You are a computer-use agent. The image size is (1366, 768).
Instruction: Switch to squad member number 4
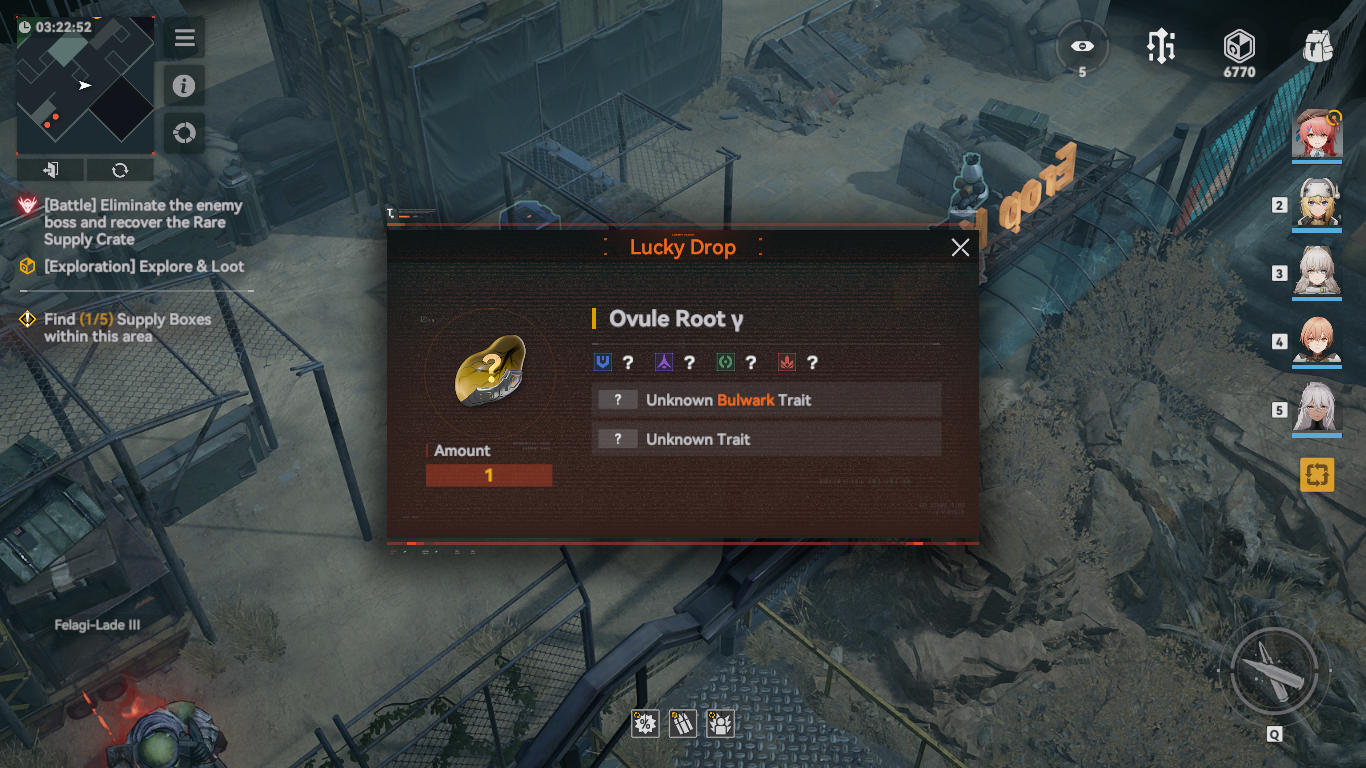tap(1316, 341)
